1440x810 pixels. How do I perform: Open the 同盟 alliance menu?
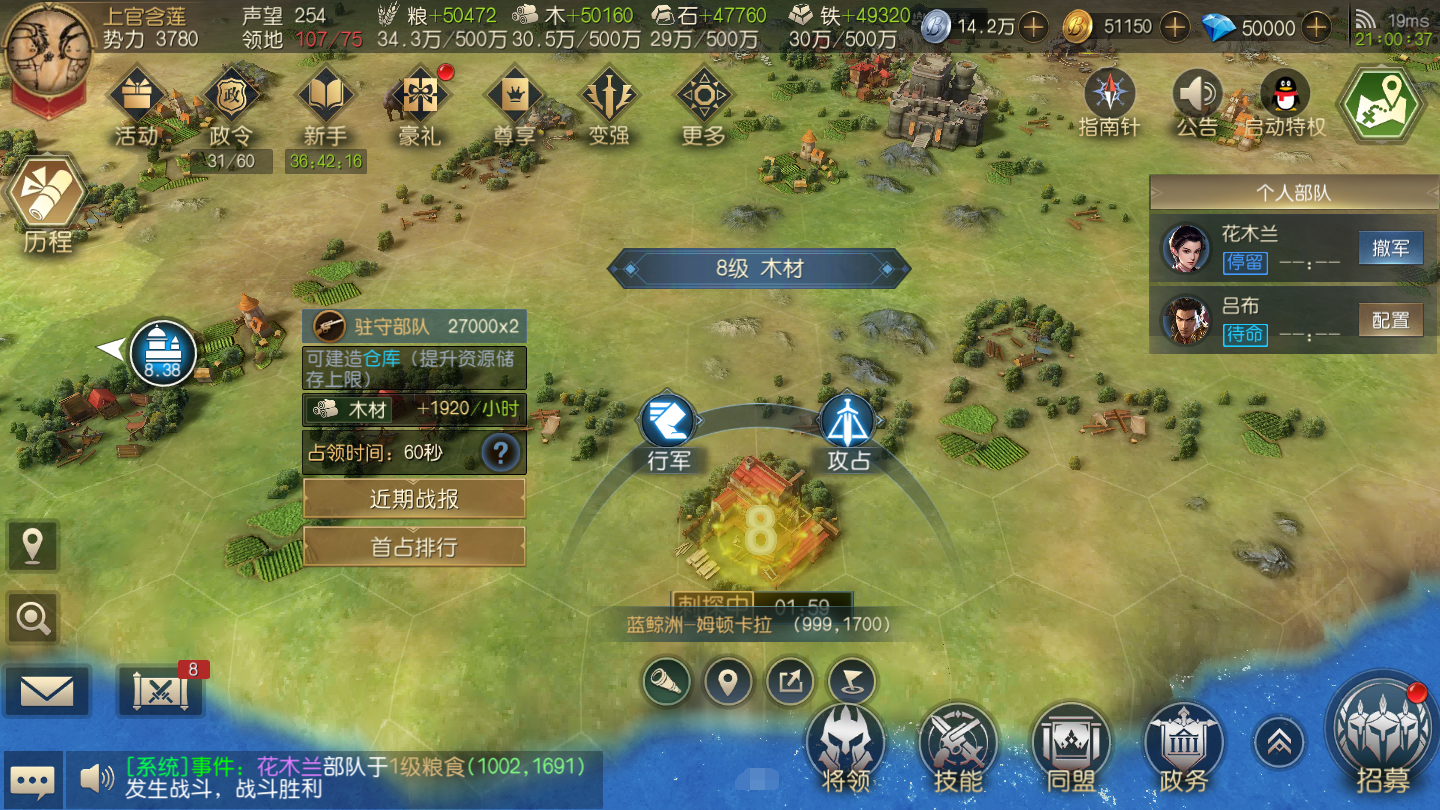click(1070, 744)
